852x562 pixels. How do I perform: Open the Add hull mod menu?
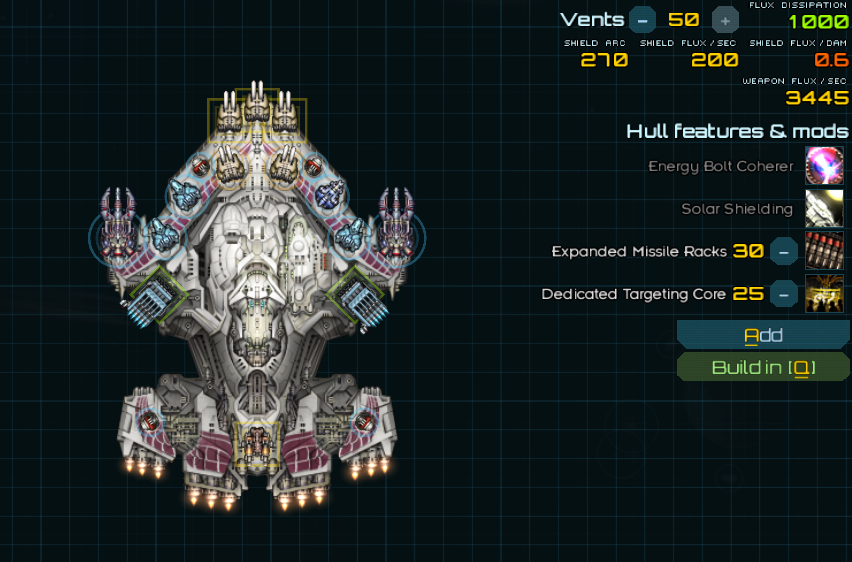coord(763,335)
